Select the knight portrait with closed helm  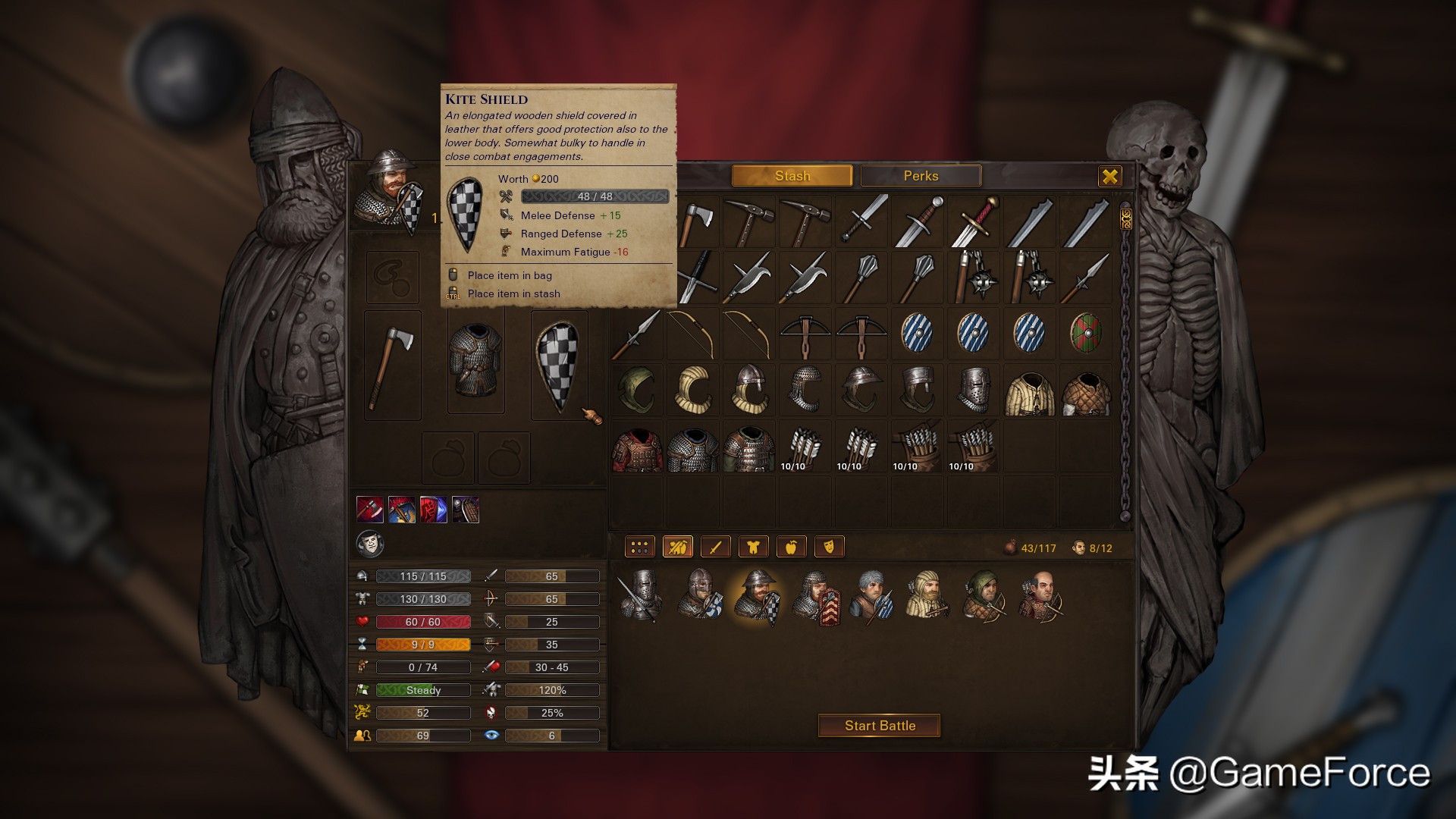coord(642,596)
